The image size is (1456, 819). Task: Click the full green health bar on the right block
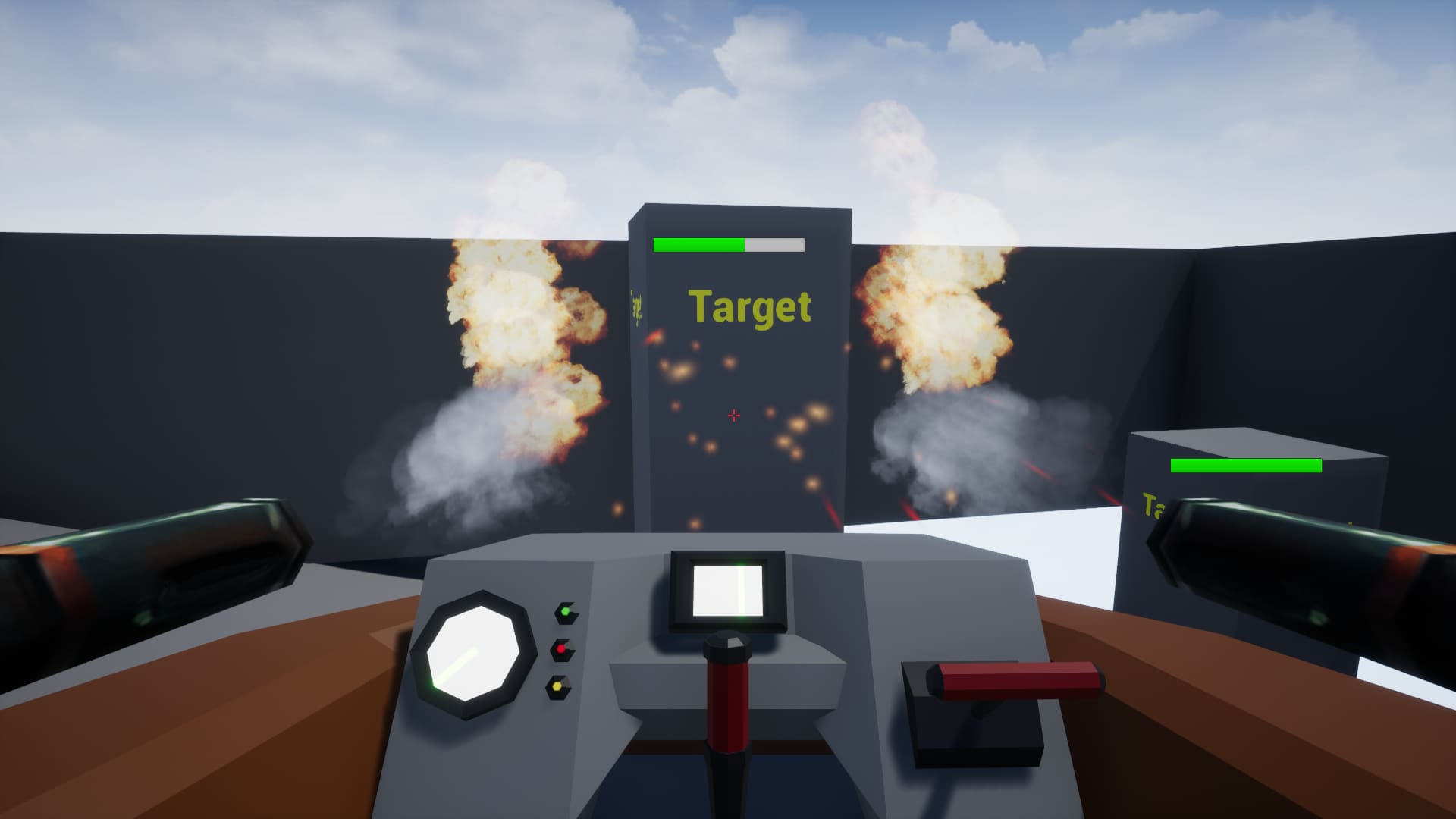tap(1247, 466)
